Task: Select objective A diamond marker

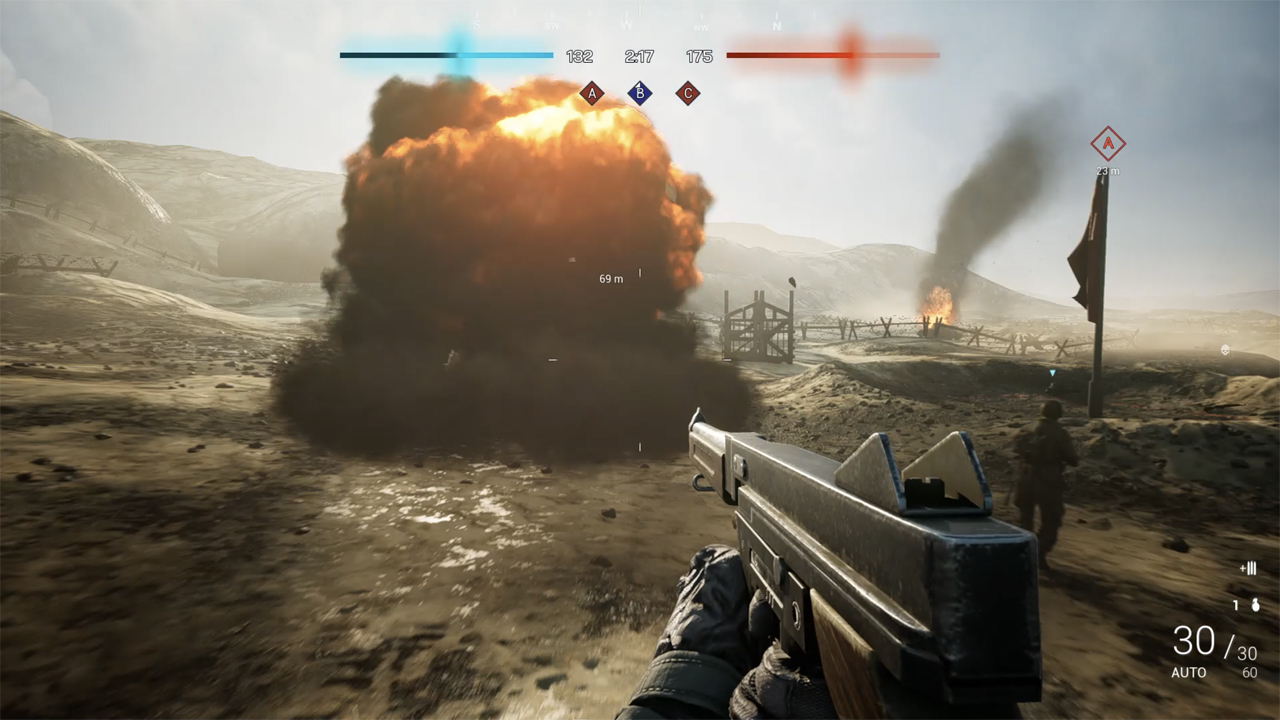Action: point(590,92)
